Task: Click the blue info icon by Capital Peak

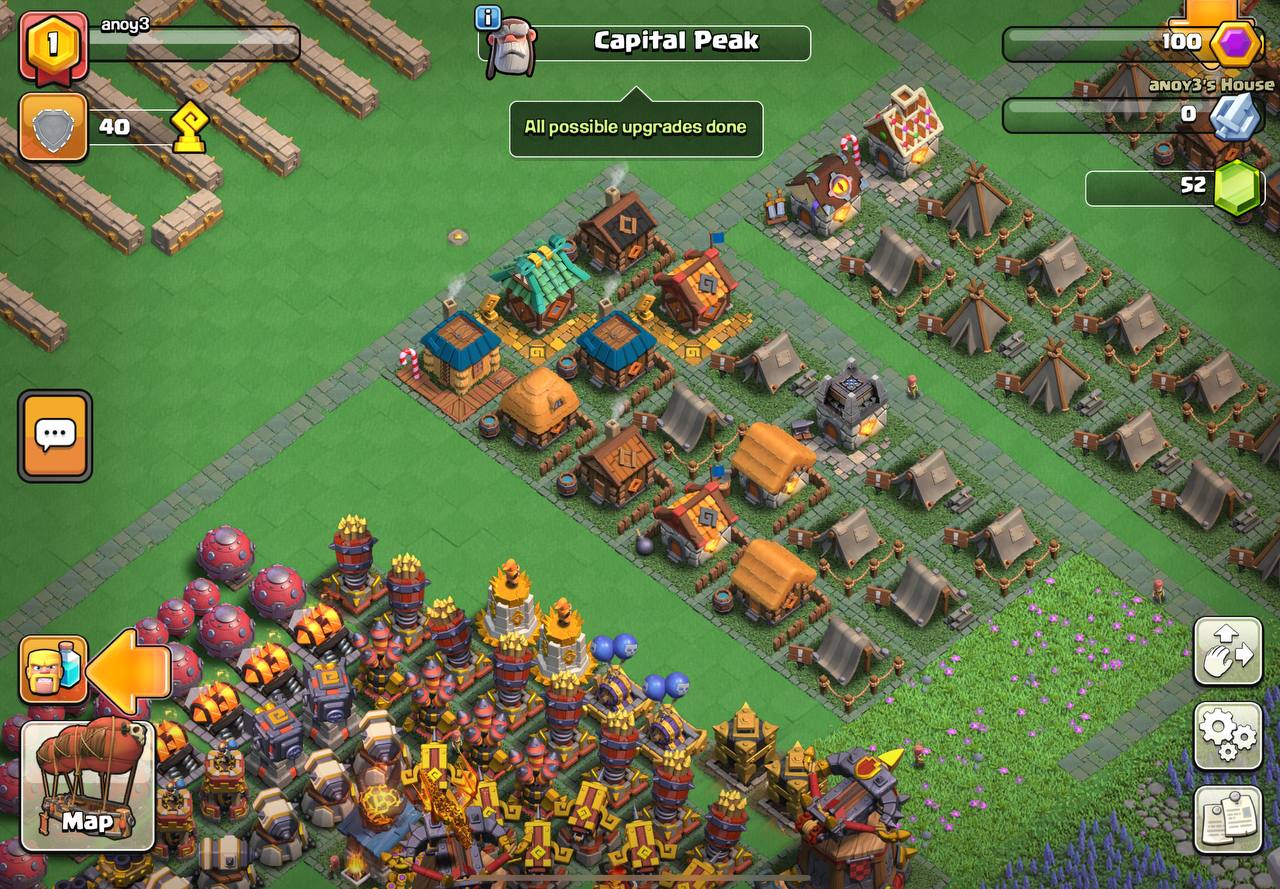Action: click(487, 17)
